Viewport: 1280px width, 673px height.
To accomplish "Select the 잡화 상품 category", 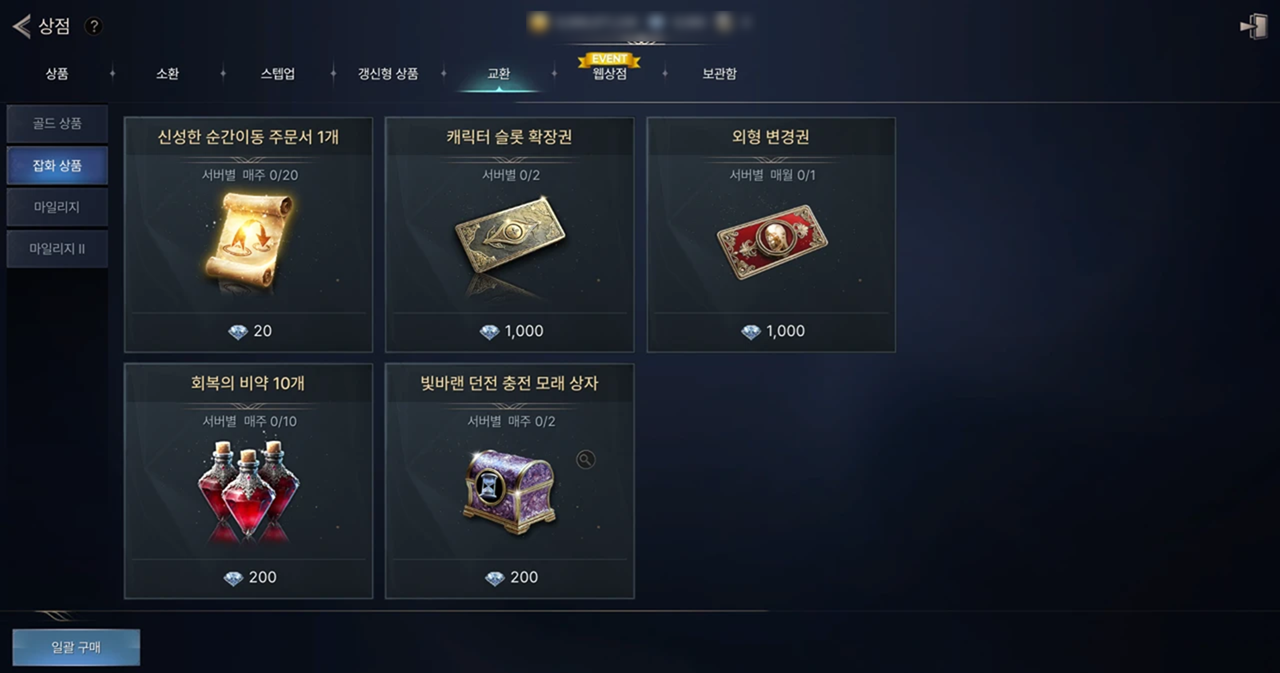I will pos(57,166).
